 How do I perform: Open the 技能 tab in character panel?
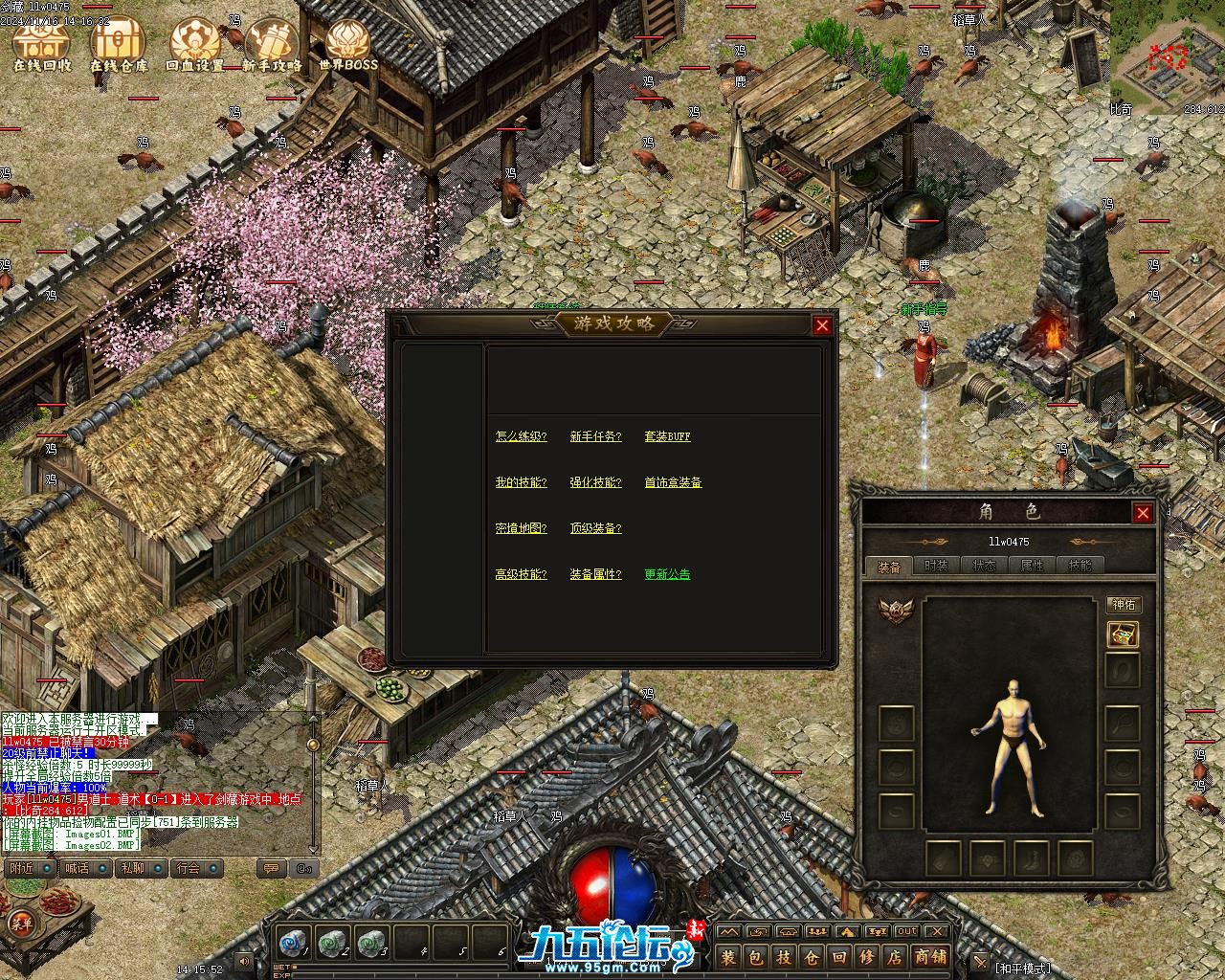click(1080, 566)
